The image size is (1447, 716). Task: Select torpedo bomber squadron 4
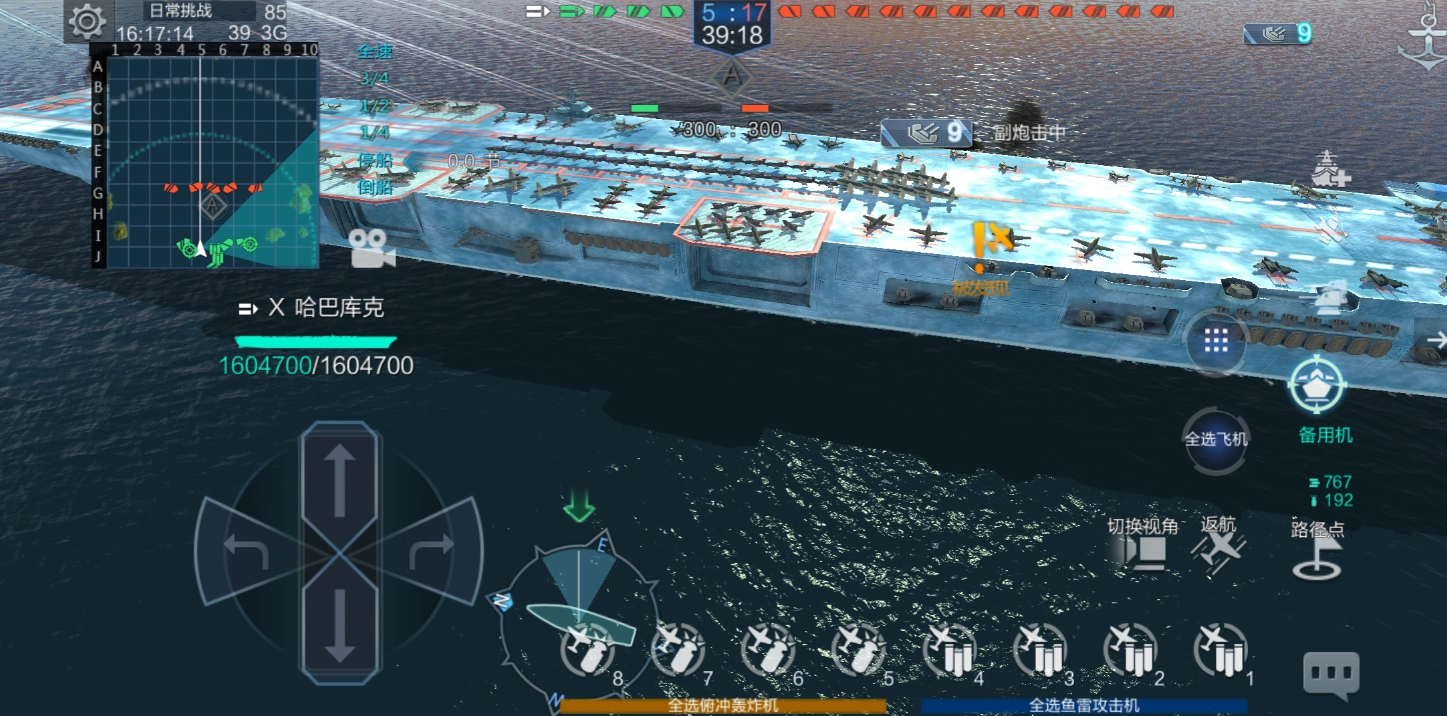(949, 651)
